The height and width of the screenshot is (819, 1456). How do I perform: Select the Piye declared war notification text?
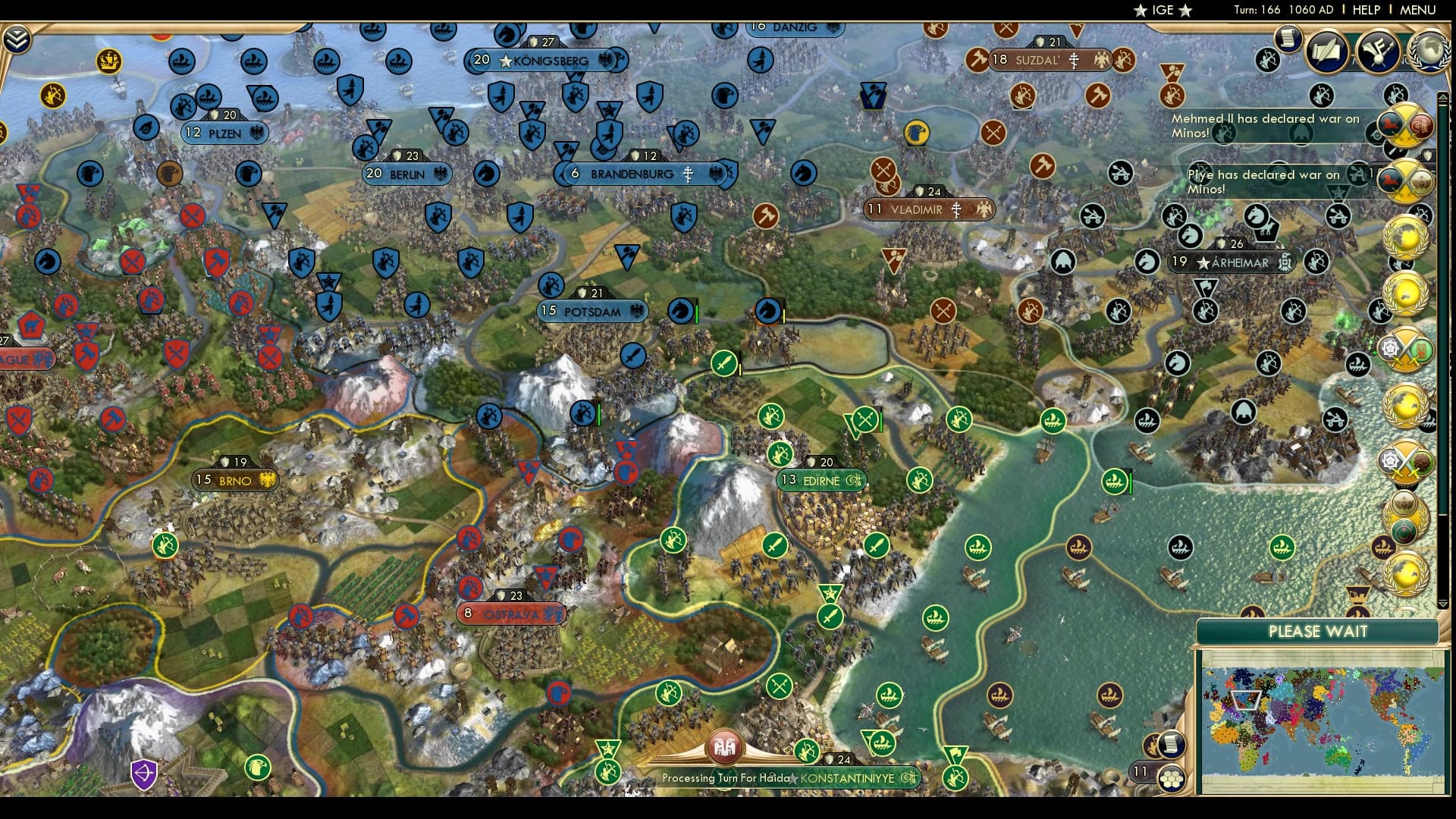pyautogui.click(x=1263, y=181)
